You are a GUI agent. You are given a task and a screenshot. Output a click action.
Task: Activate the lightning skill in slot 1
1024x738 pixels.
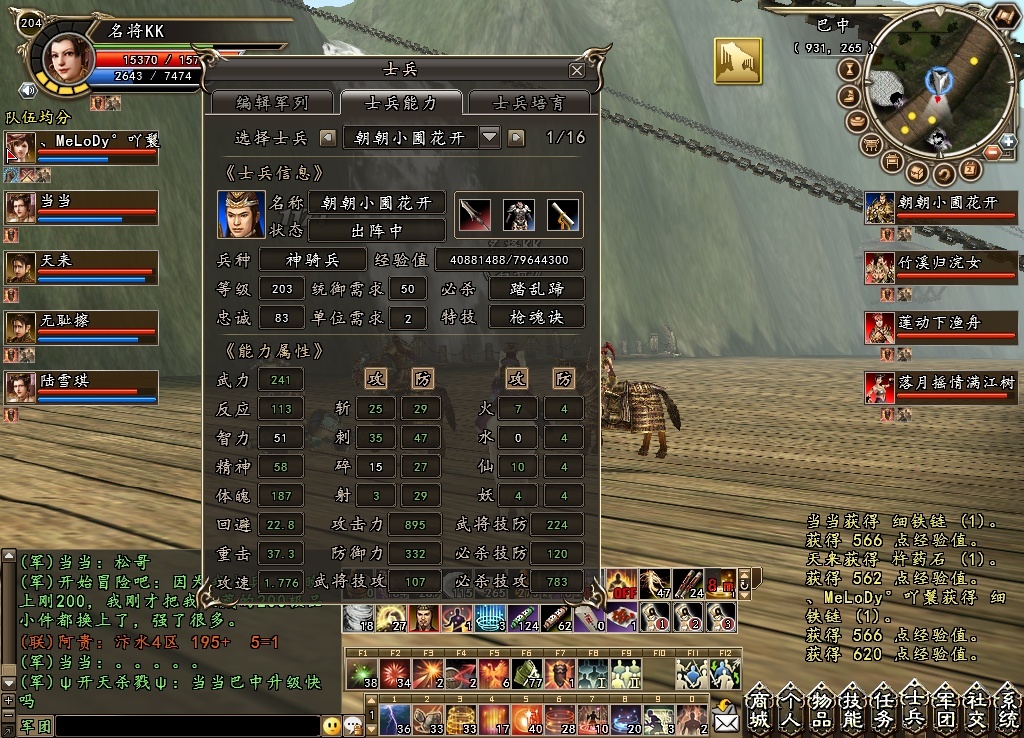[395, 718]
